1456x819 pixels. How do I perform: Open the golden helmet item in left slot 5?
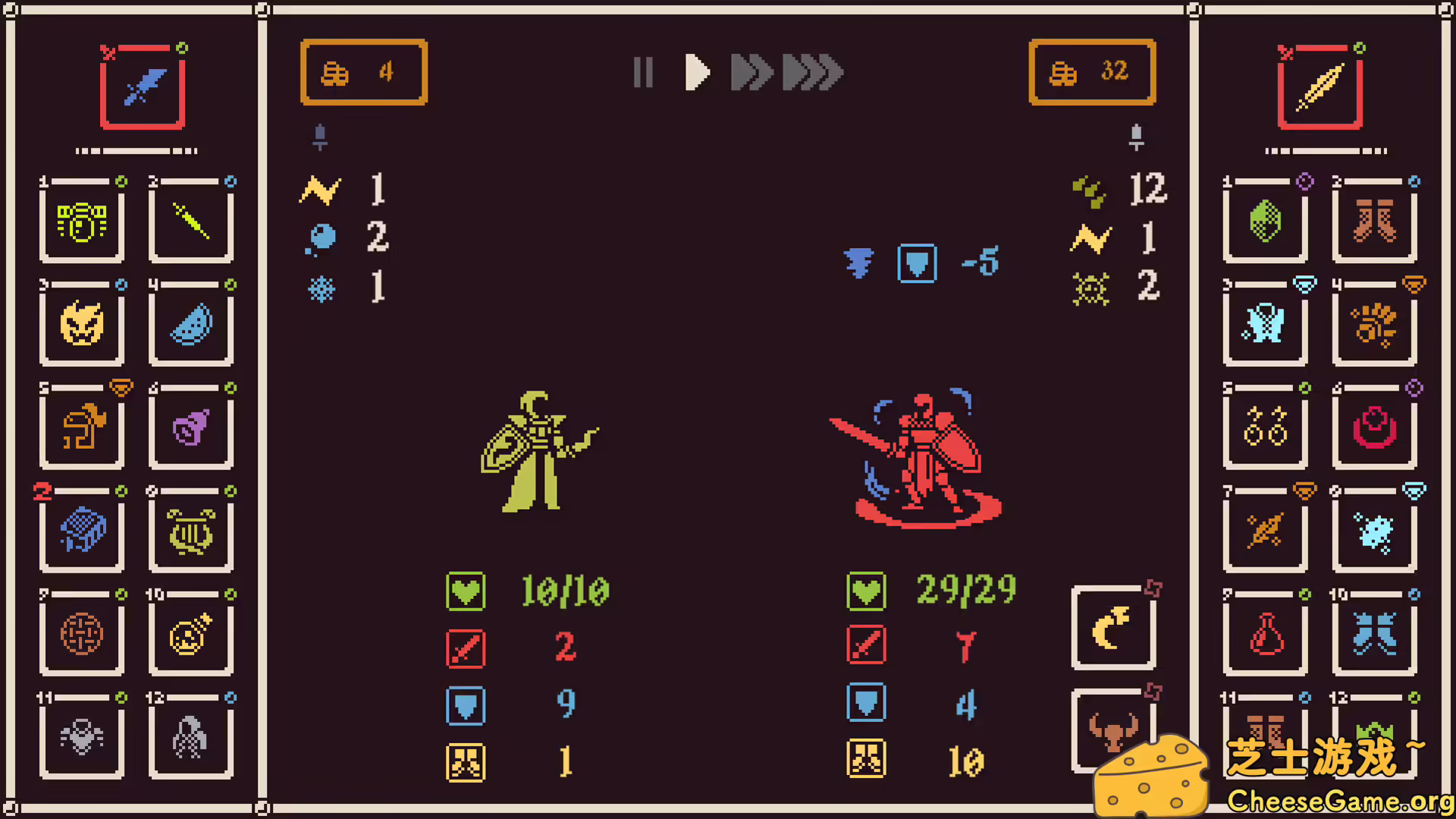point(82,428)
